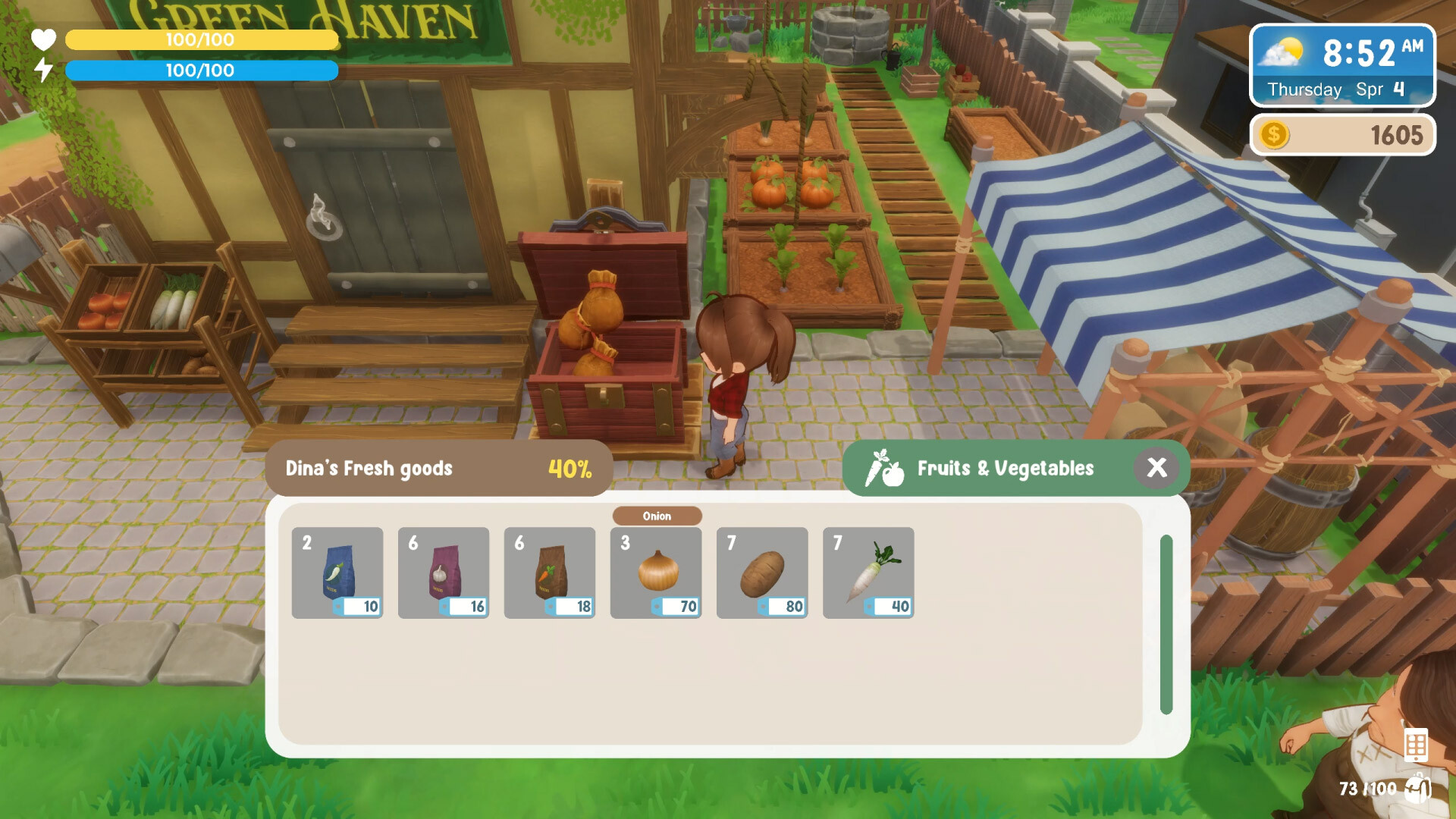
Task: Click the Dina's Fresh goods header
Action: [x=368, y=469]
